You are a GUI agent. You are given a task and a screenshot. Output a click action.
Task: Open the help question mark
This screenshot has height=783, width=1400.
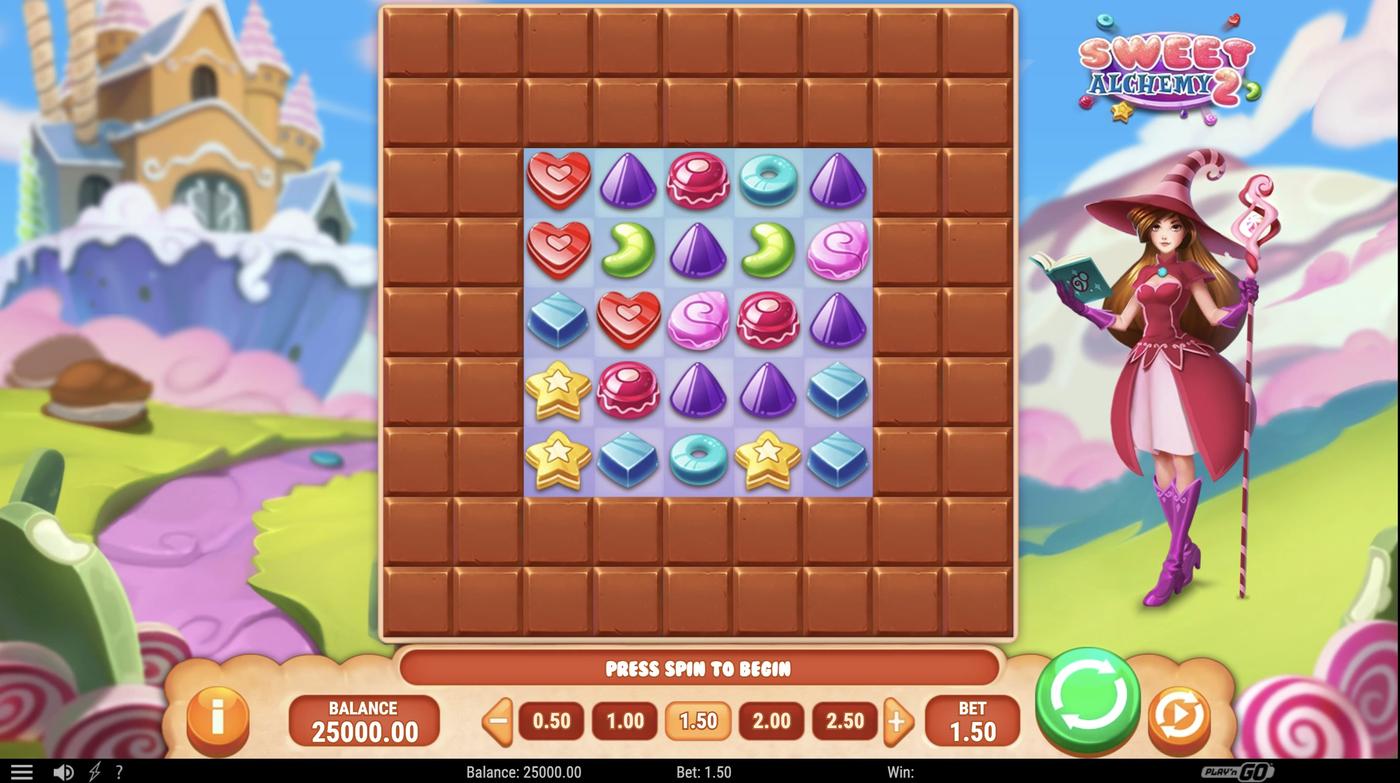(x=119, y=771)
